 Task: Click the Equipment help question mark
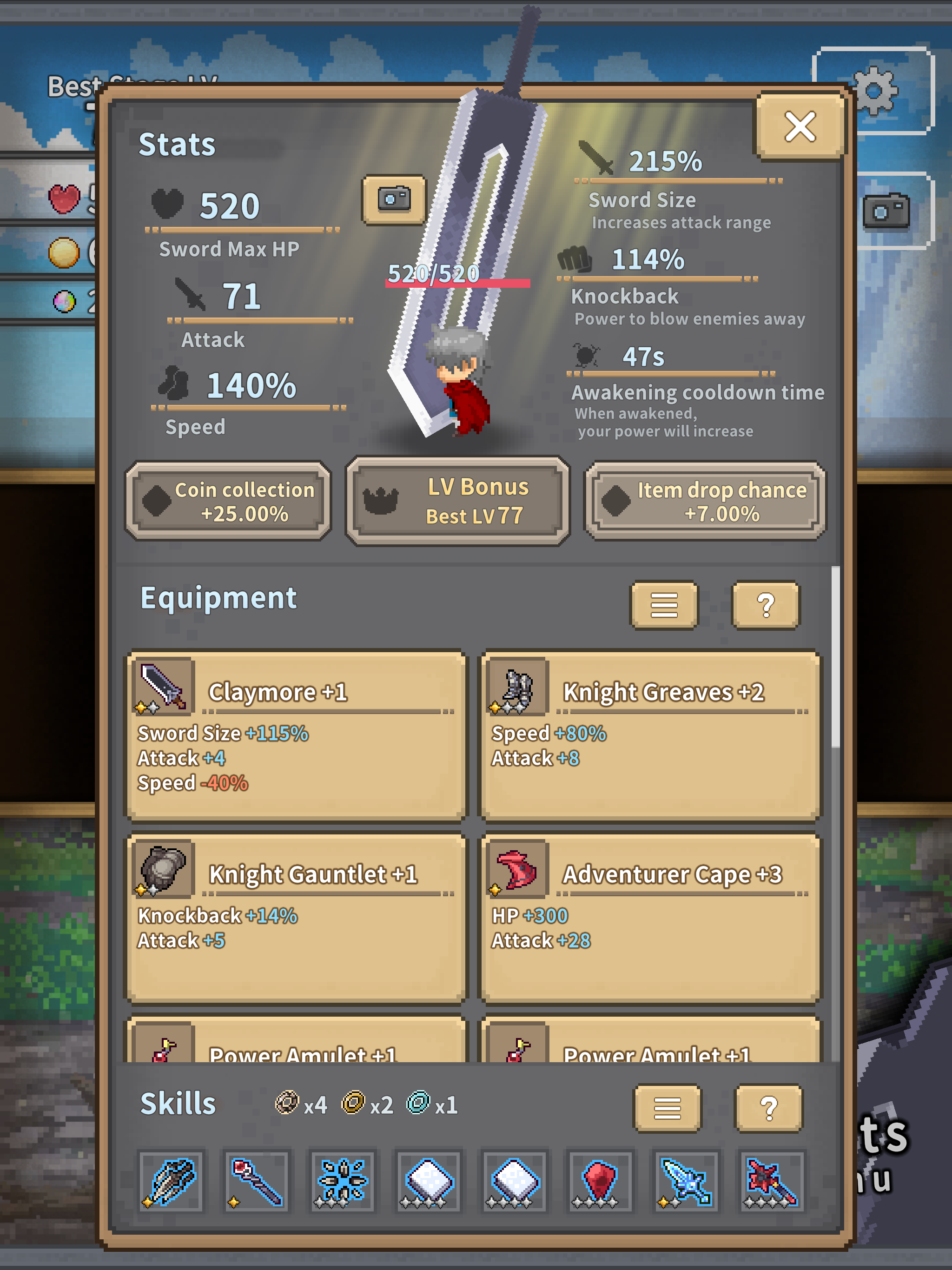pyautogui.click(x=766, y=606)
